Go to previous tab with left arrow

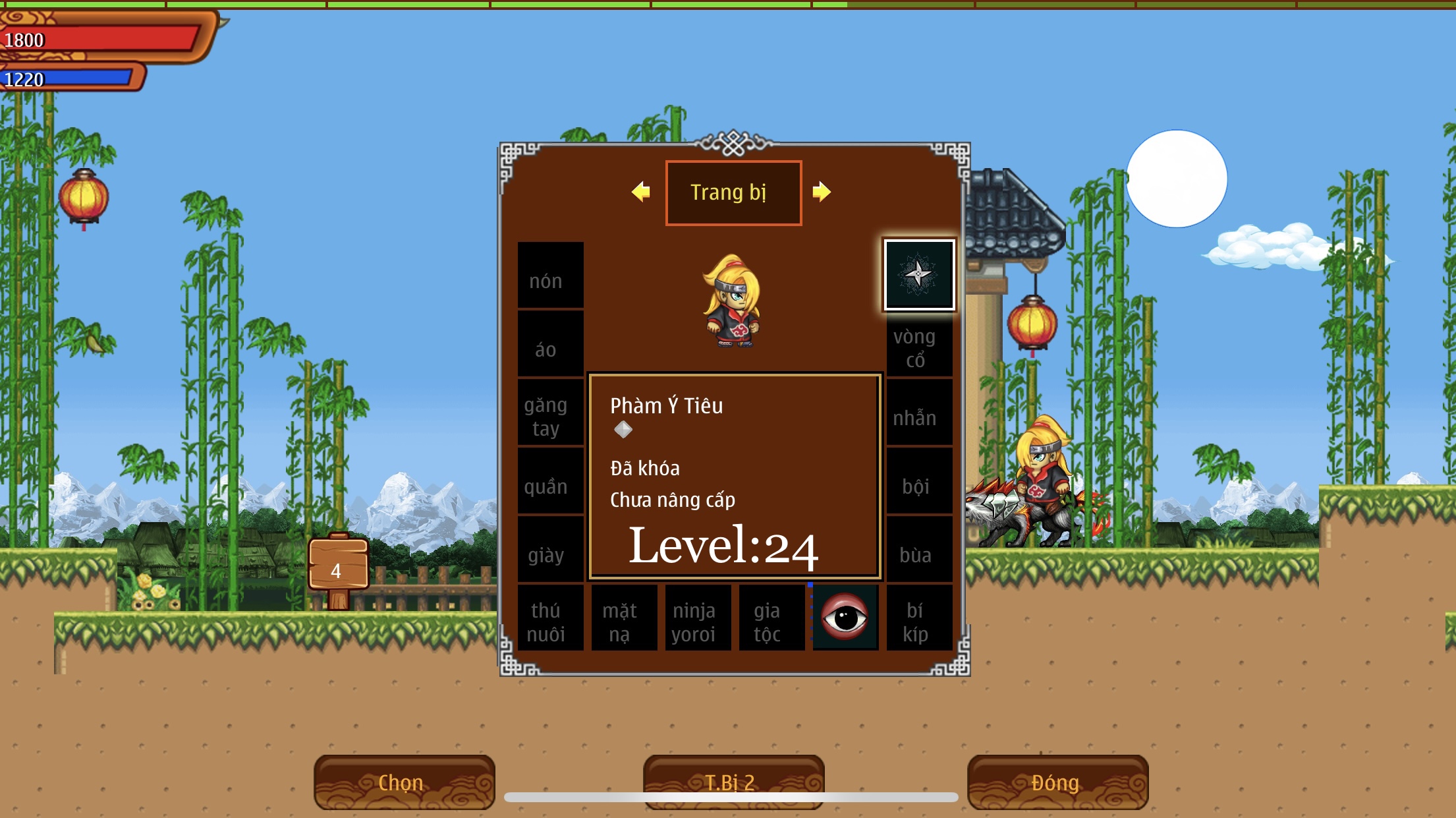(x=640, y=192)
